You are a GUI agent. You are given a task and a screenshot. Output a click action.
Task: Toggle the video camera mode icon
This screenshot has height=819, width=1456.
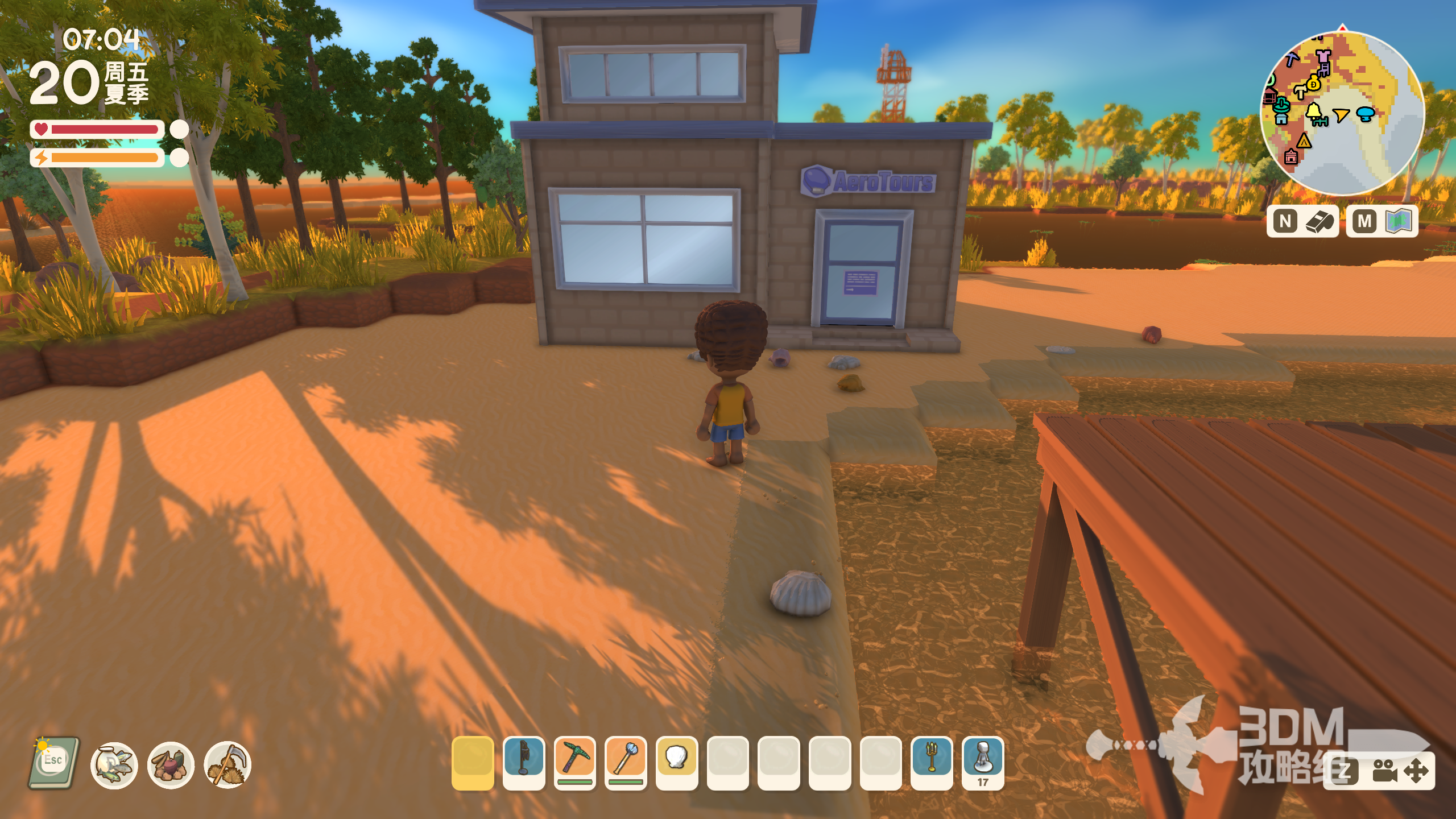1384,772
